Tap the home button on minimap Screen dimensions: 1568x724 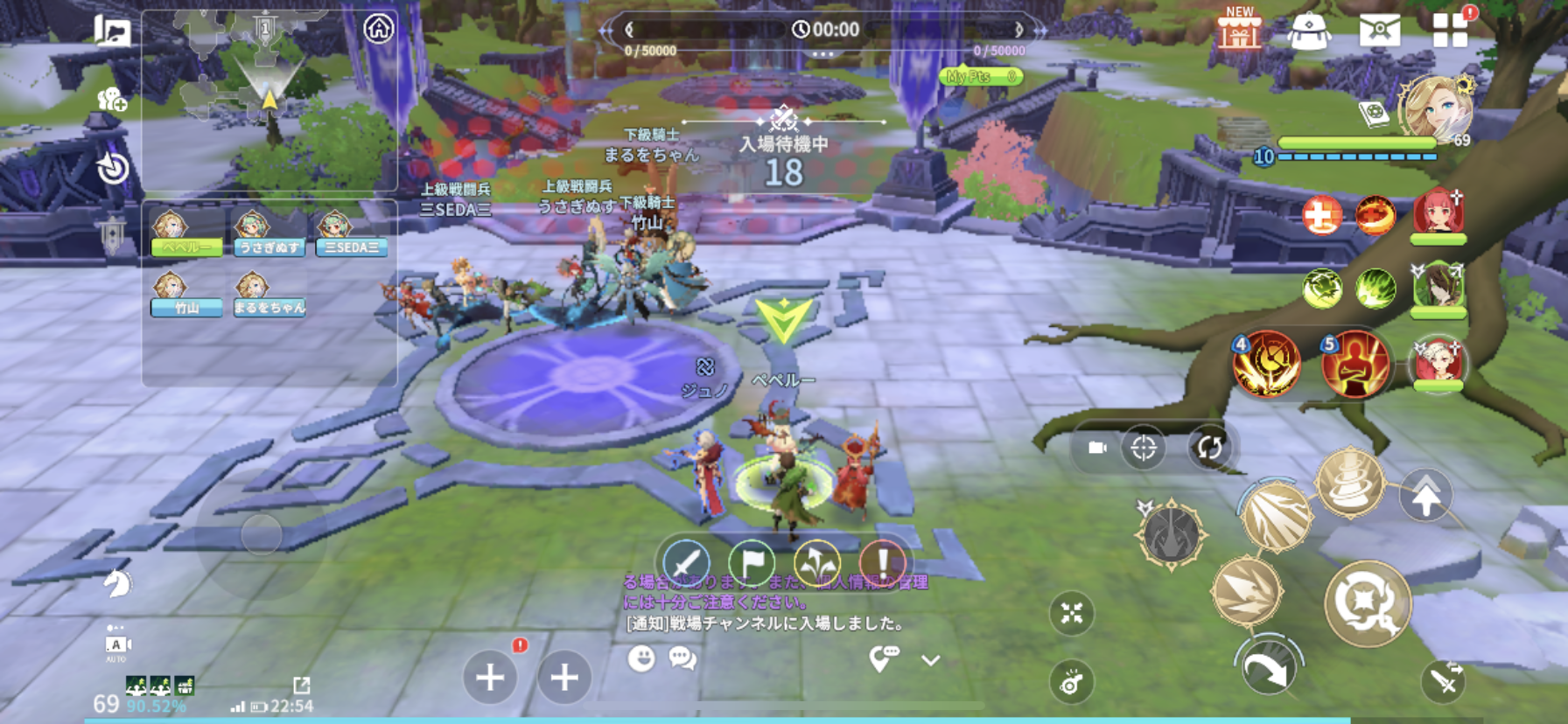click(378, 29)
